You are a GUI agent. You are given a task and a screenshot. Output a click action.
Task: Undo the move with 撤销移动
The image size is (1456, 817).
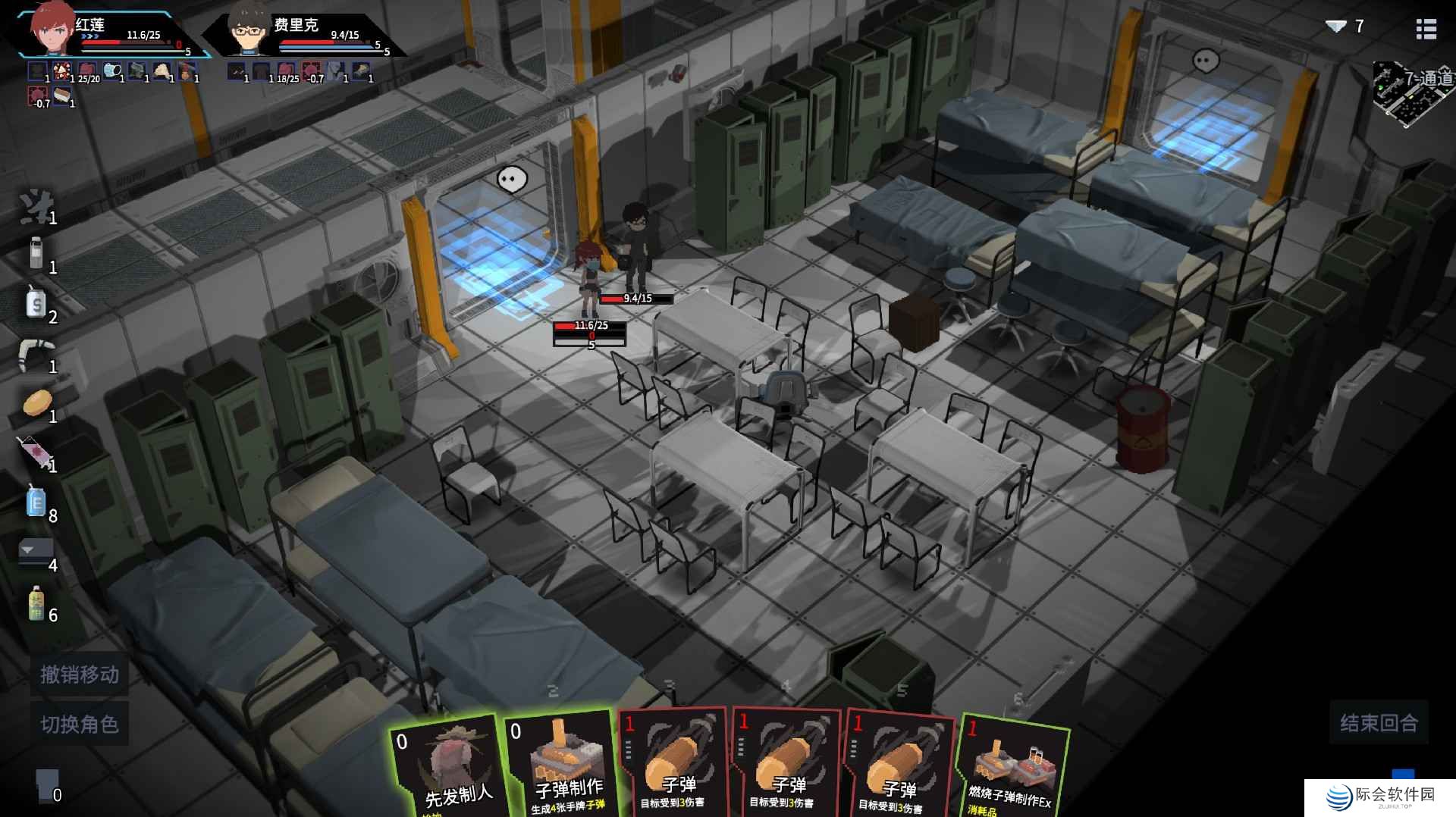80,674
